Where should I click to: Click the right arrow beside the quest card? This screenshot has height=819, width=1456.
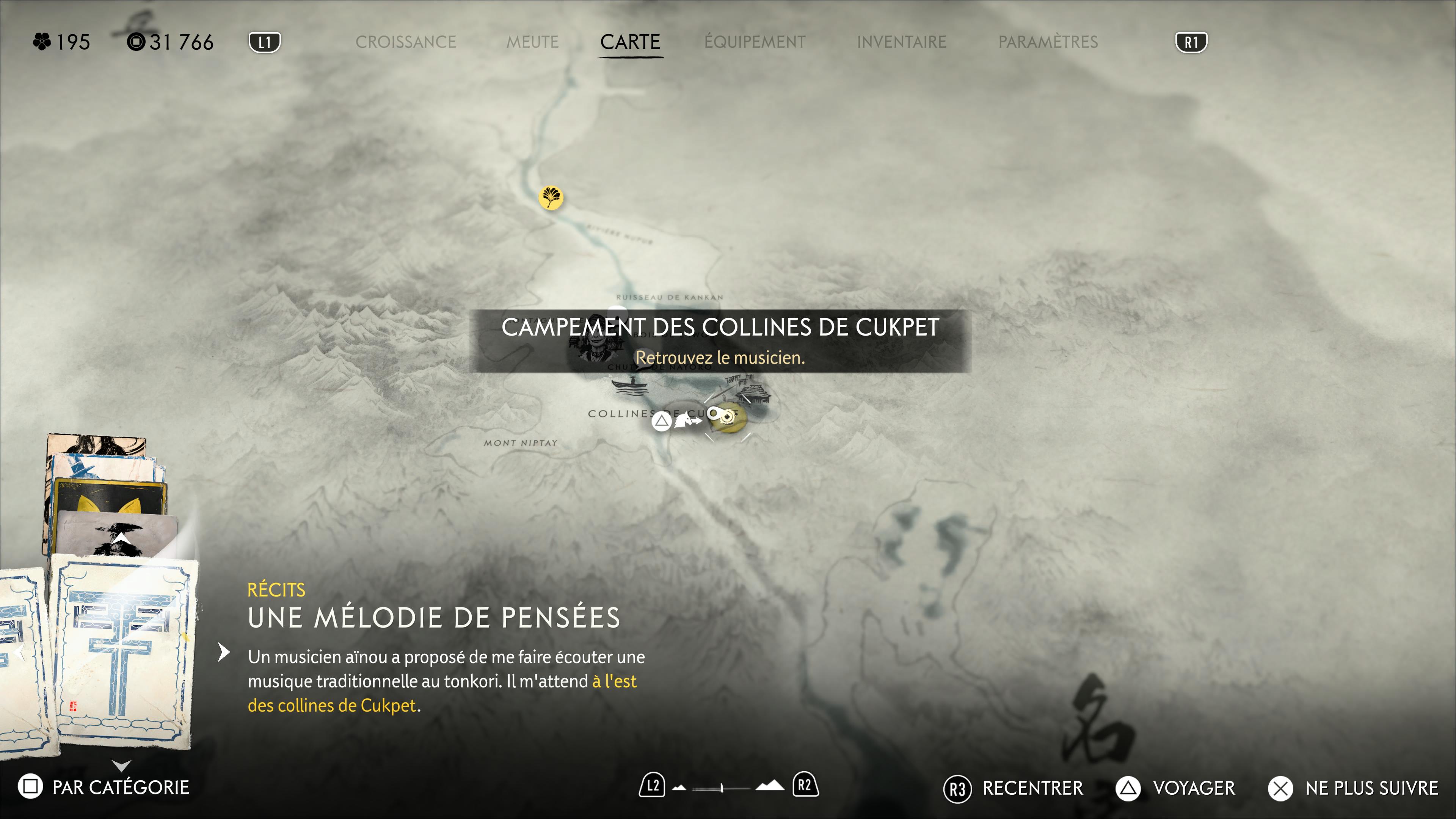point(224,652)
